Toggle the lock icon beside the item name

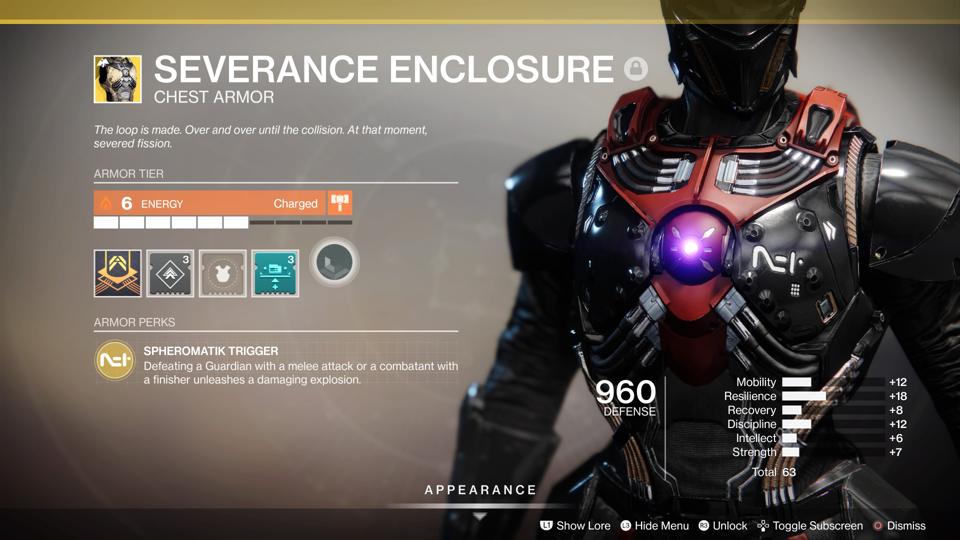[635, 69]
